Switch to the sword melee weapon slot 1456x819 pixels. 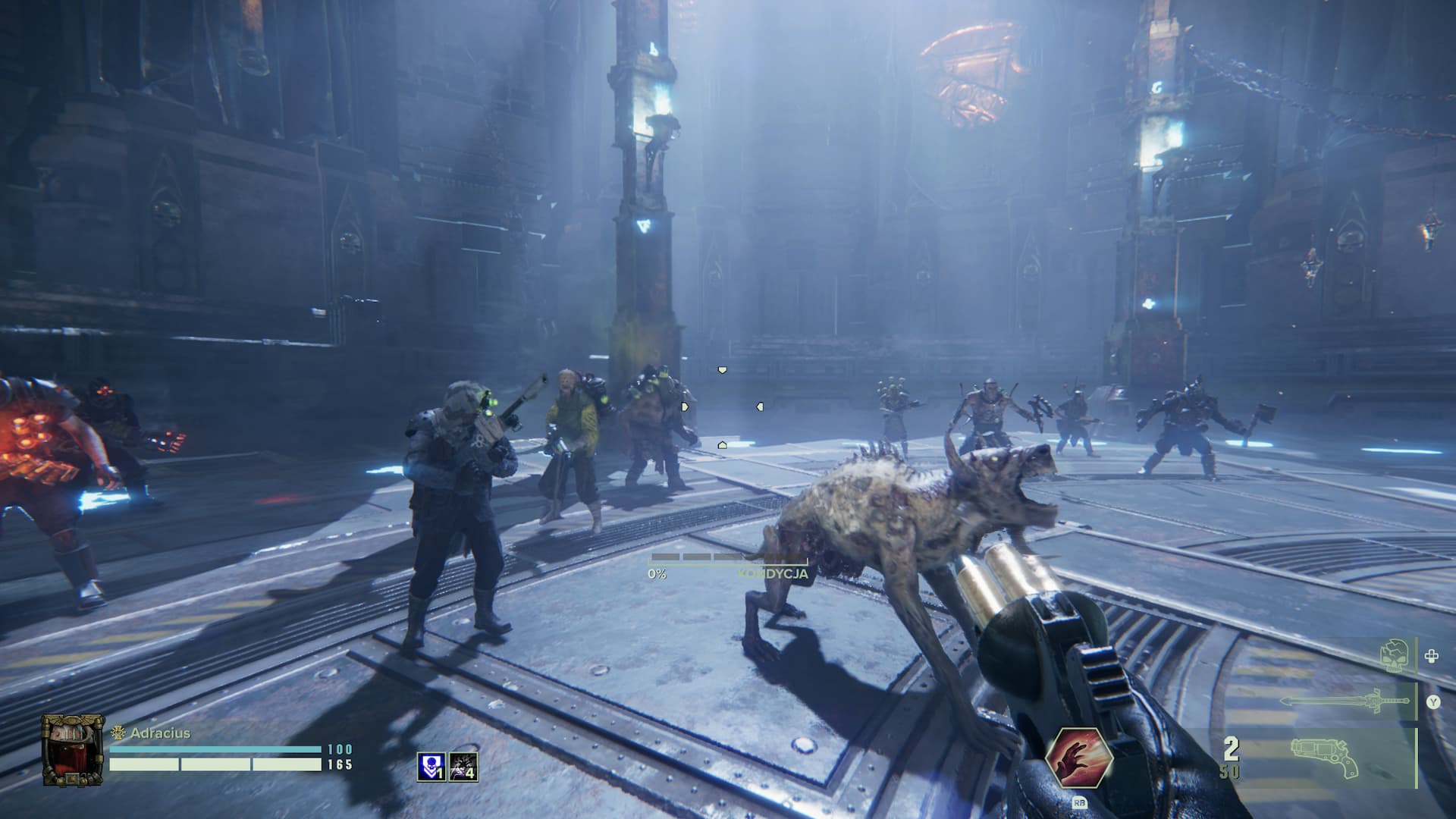[x=1348, y=701]
